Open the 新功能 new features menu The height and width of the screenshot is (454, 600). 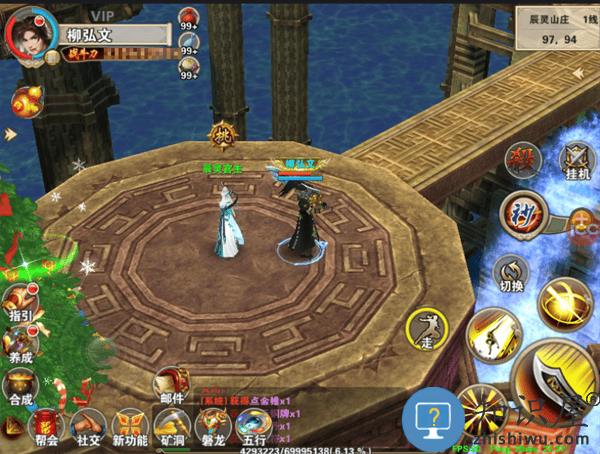coord(130,429)
